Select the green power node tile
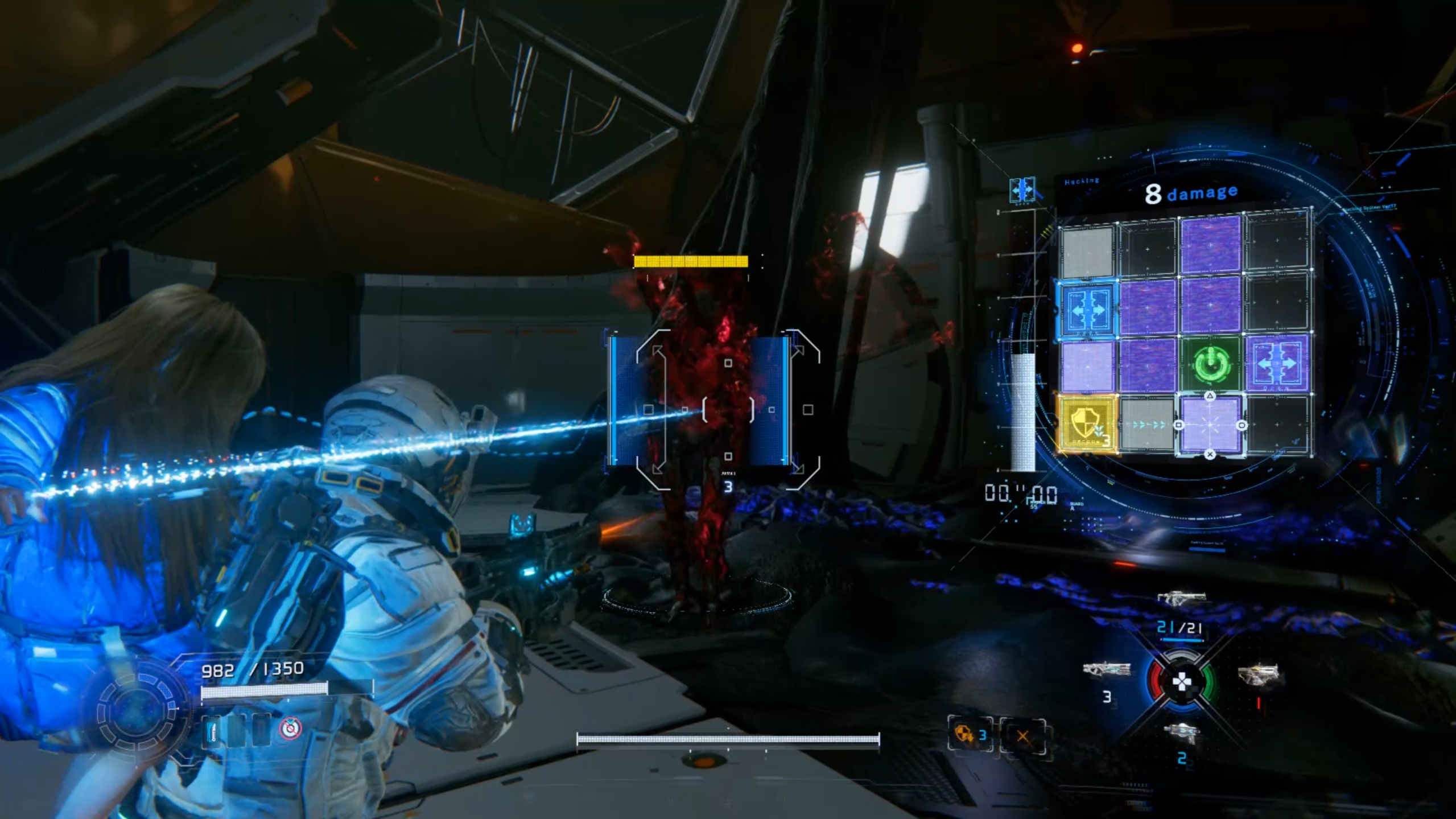The image size is (1456, 819). click(1210, 364)
